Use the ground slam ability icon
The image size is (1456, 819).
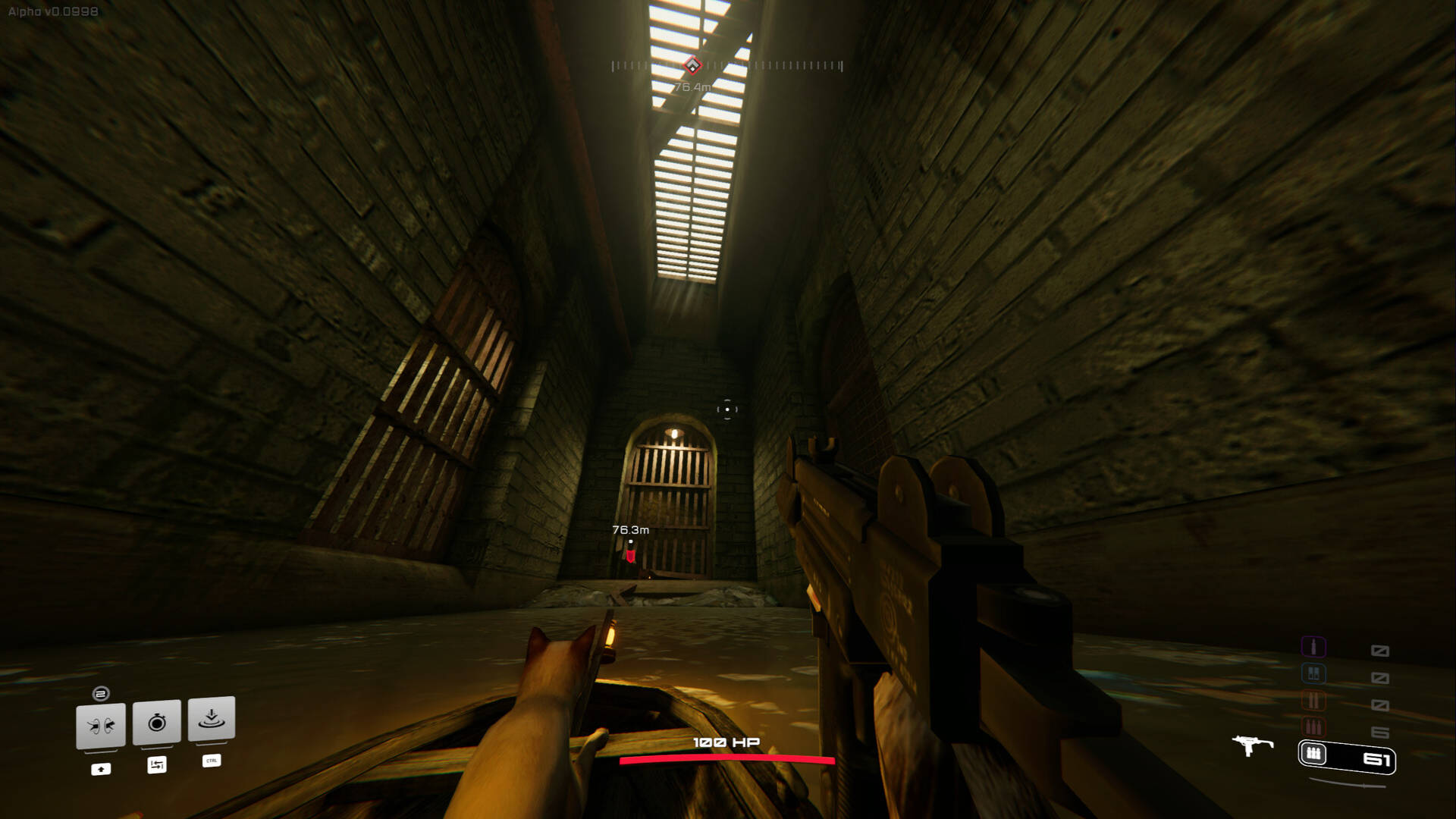pos(212,718)
